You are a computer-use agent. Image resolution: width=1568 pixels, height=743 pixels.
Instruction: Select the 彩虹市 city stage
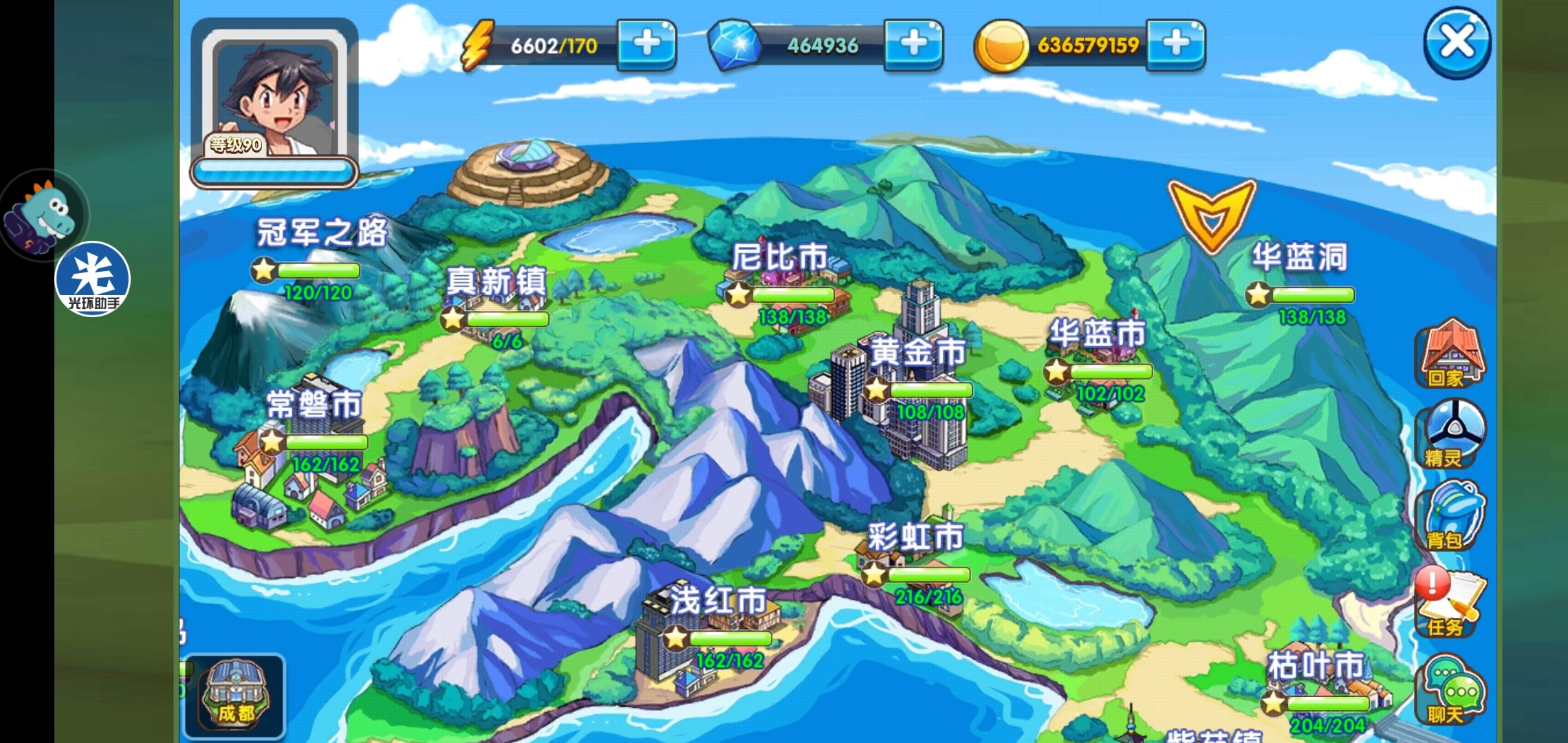(x=915, y=537)
